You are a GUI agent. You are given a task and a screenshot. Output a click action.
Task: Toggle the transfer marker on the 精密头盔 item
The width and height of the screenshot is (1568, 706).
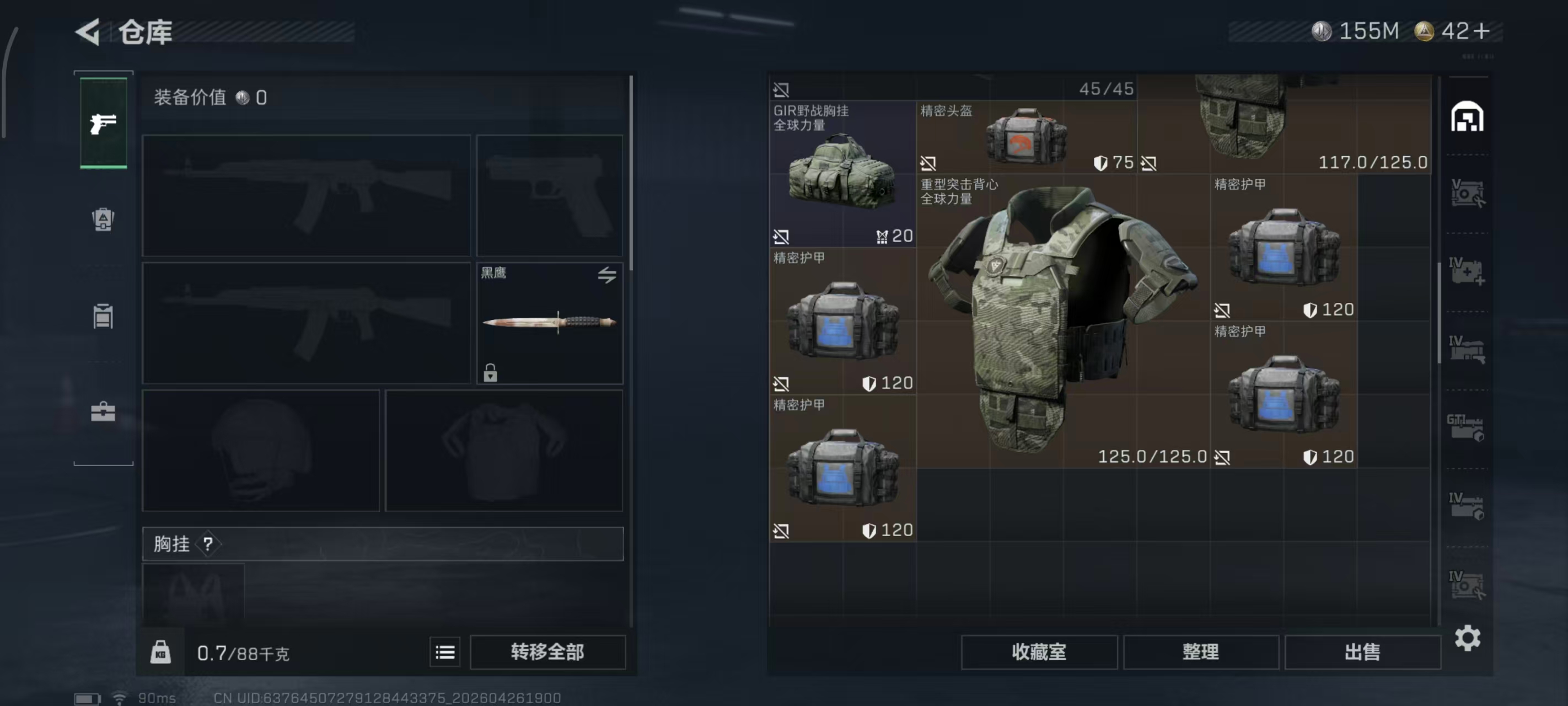click(x=928, y=163)
